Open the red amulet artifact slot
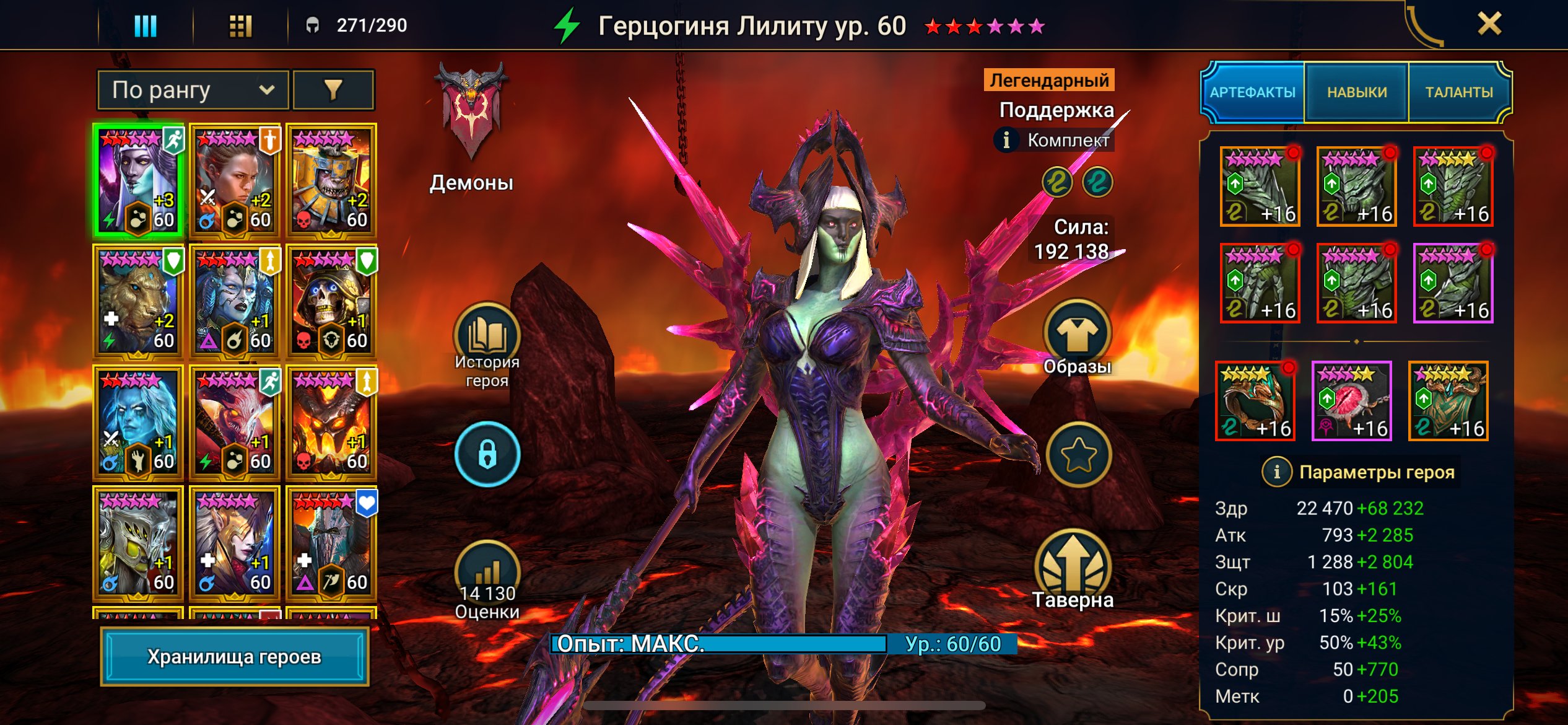This screenshot has height=725, width=1568. pyautogui.click(x=1351, y=402)
